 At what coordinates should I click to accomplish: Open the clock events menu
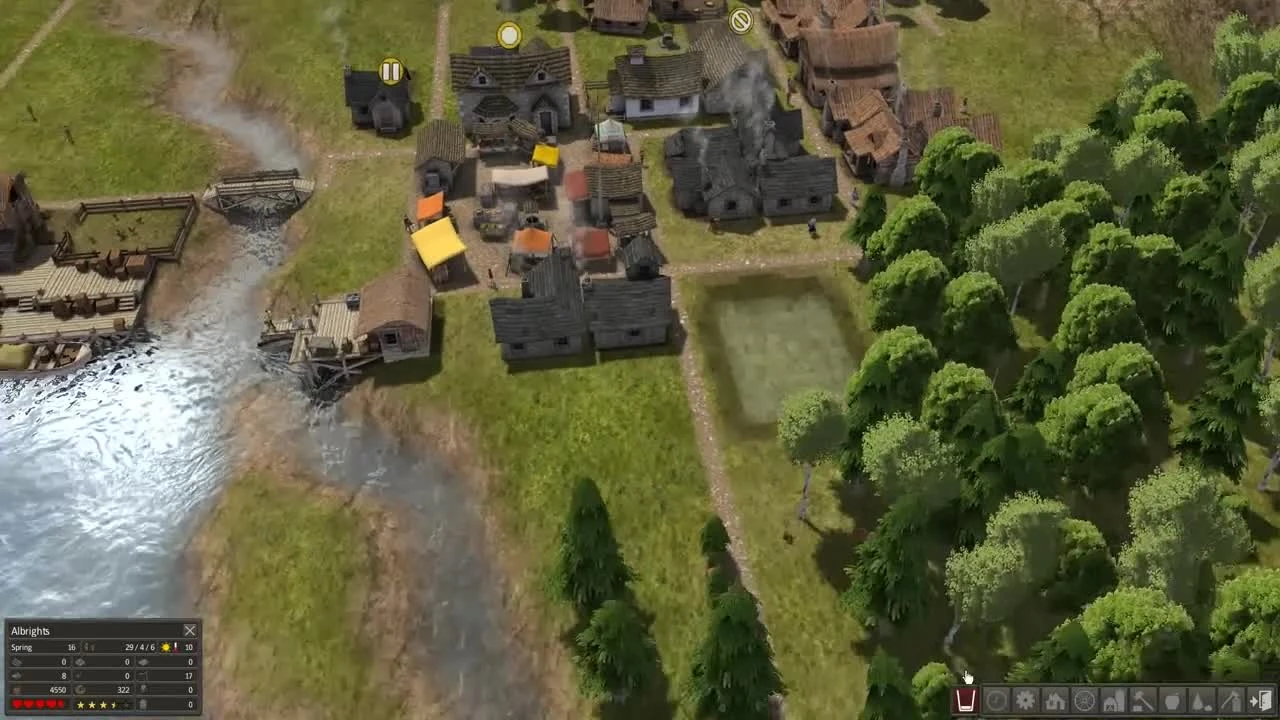pyautogui.click(x=995, y=700)
